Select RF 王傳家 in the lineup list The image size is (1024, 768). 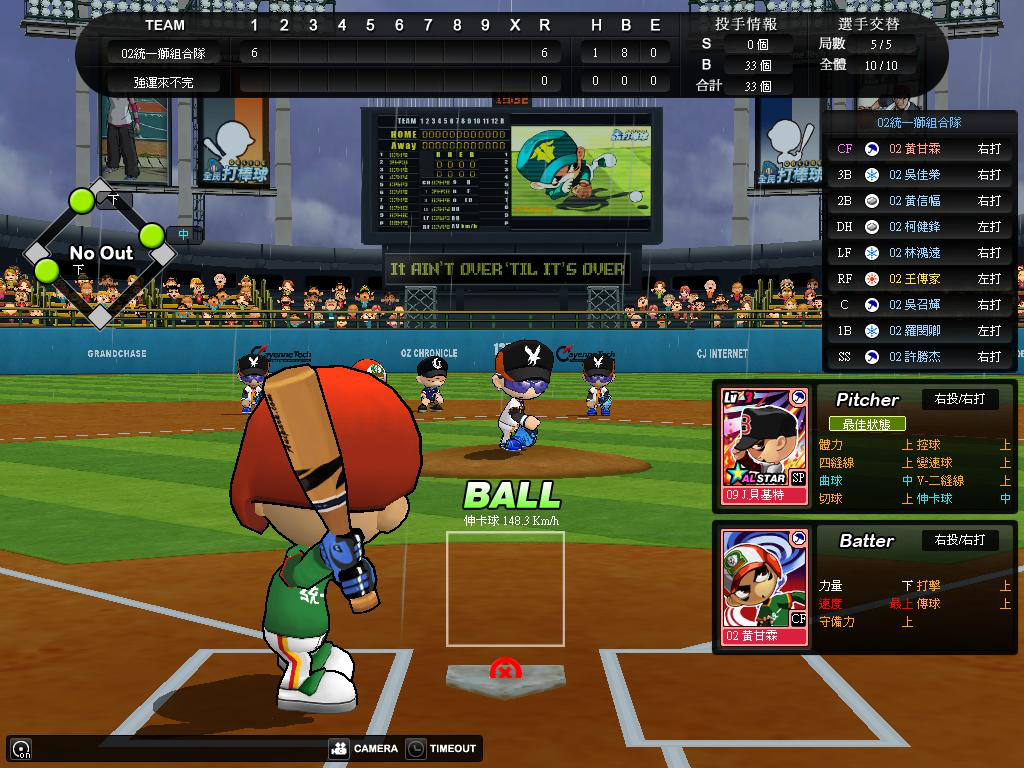(918, 279)
